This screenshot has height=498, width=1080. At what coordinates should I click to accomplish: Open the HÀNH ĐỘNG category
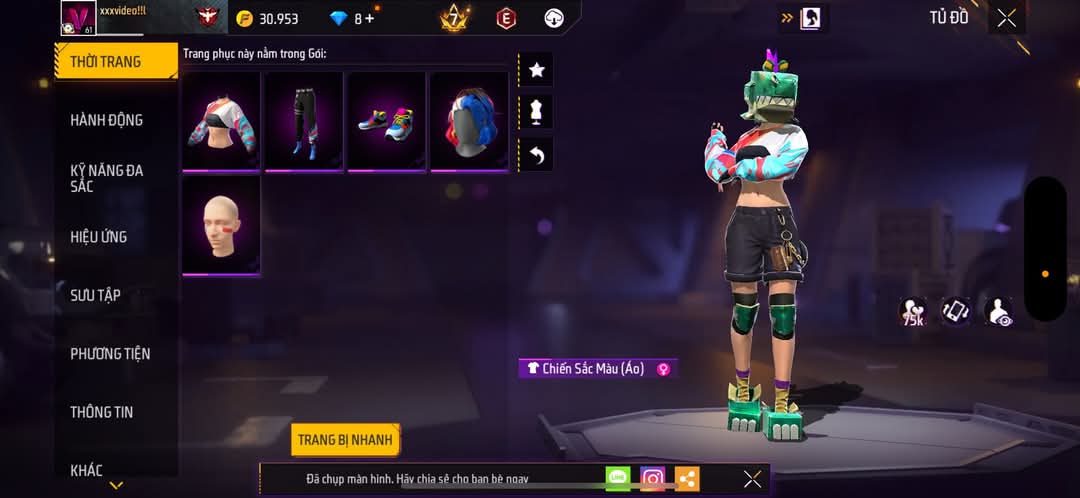[106, 120]
